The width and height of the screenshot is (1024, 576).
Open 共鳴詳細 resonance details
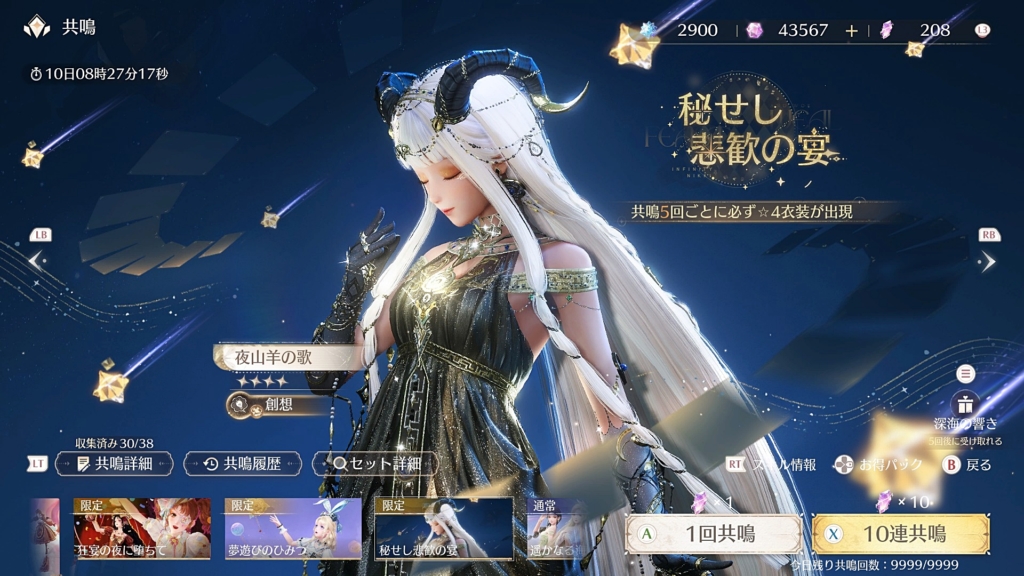(x=114, y=464)
